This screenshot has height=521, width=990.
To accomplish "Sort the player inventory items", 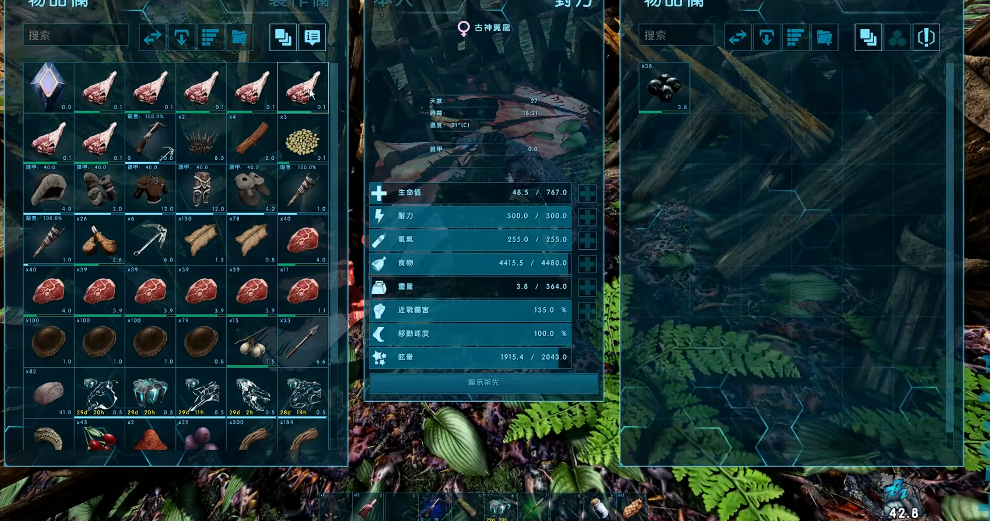I will click(x=210, y=38).
